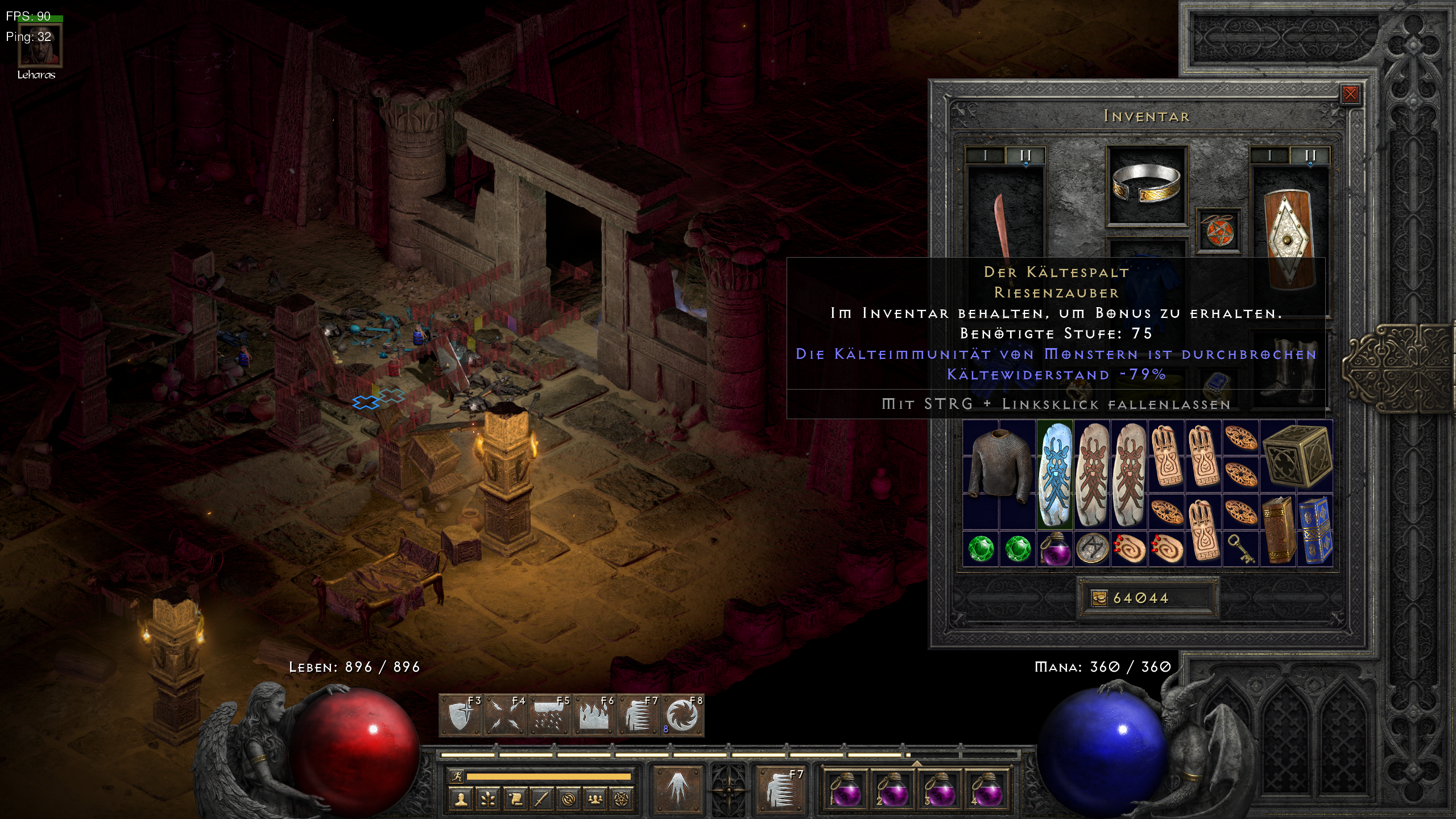
Task: Select the brown tome book
Action: pos(1277,530)
